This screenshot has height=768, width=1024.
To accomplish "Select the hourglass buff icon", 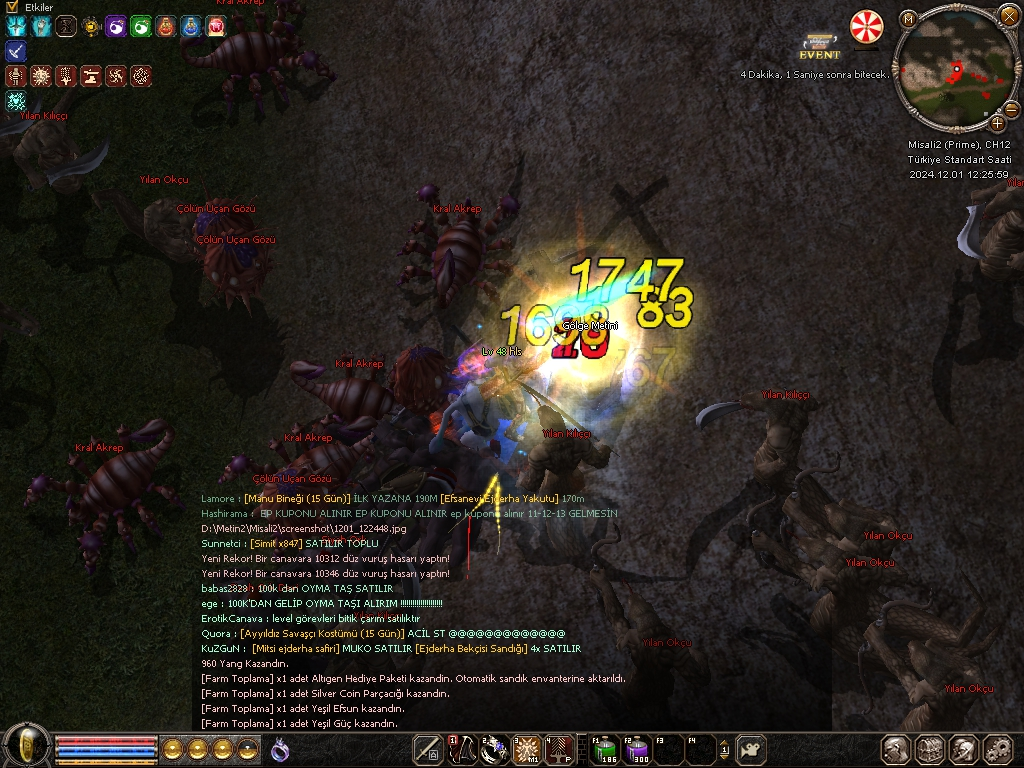I will coord(66,27).
